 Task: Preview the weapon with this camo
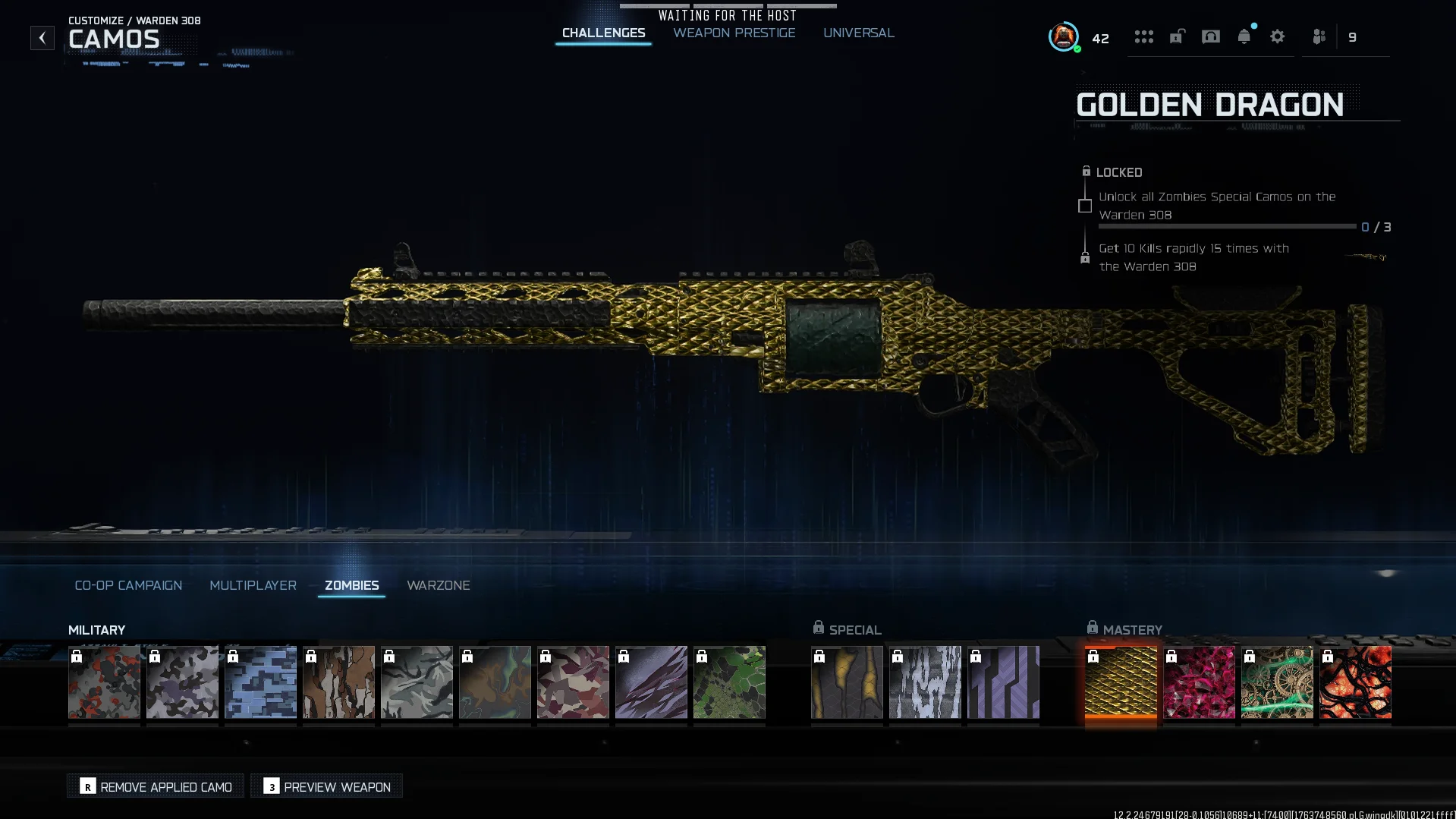pos(327,786)
